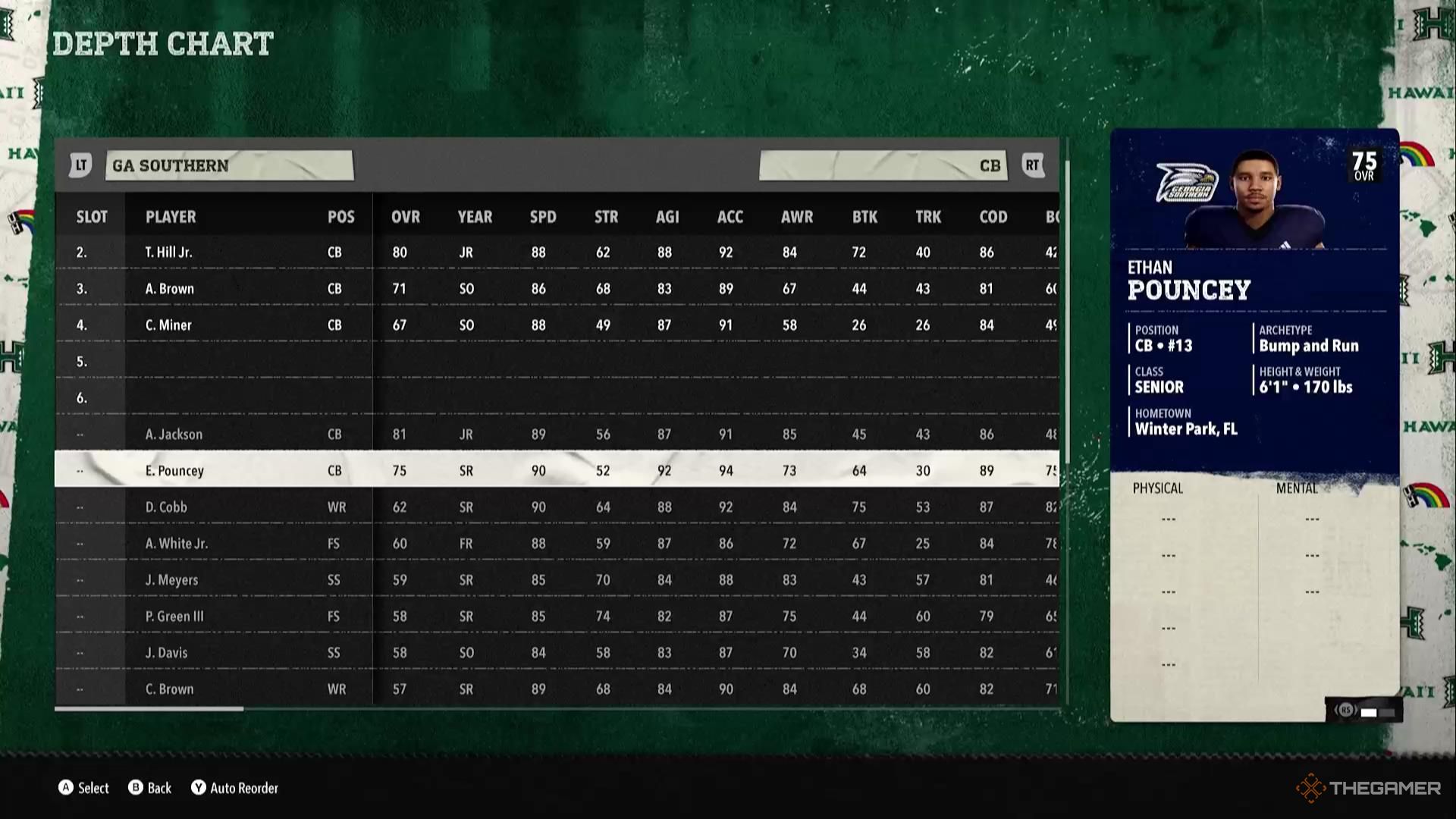Change the CB position selector

883,165
